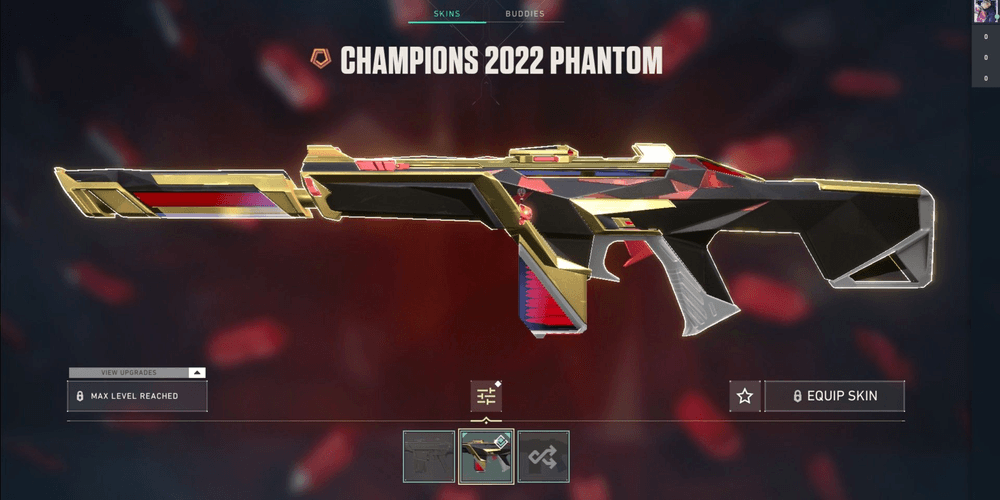The height and width of the screenshot is (500, 1000).
Task: Choose the Champions 2022 Phantom thumbnail
Action: tap(486, 456)
